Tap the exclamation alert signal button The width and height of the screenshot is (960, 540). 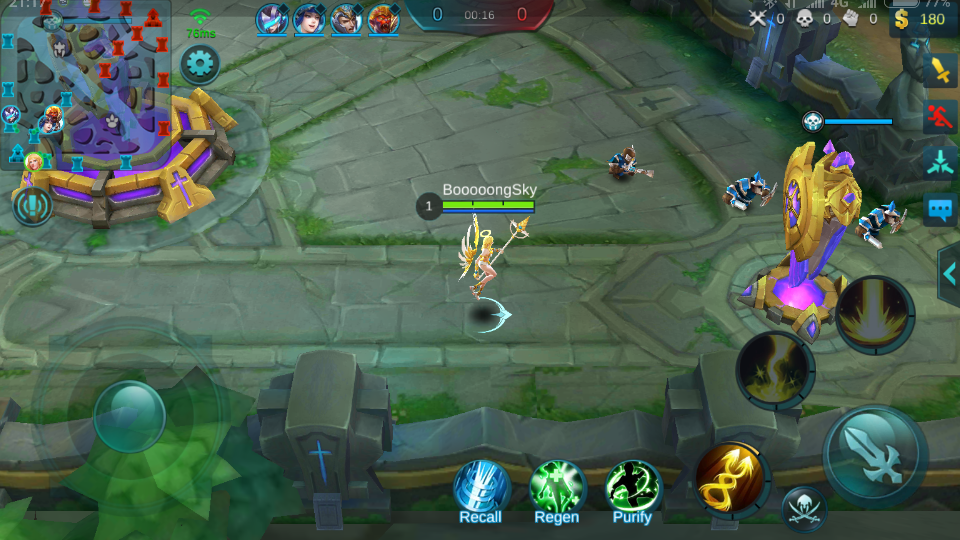pyautogui.click(x=33, y=206)
